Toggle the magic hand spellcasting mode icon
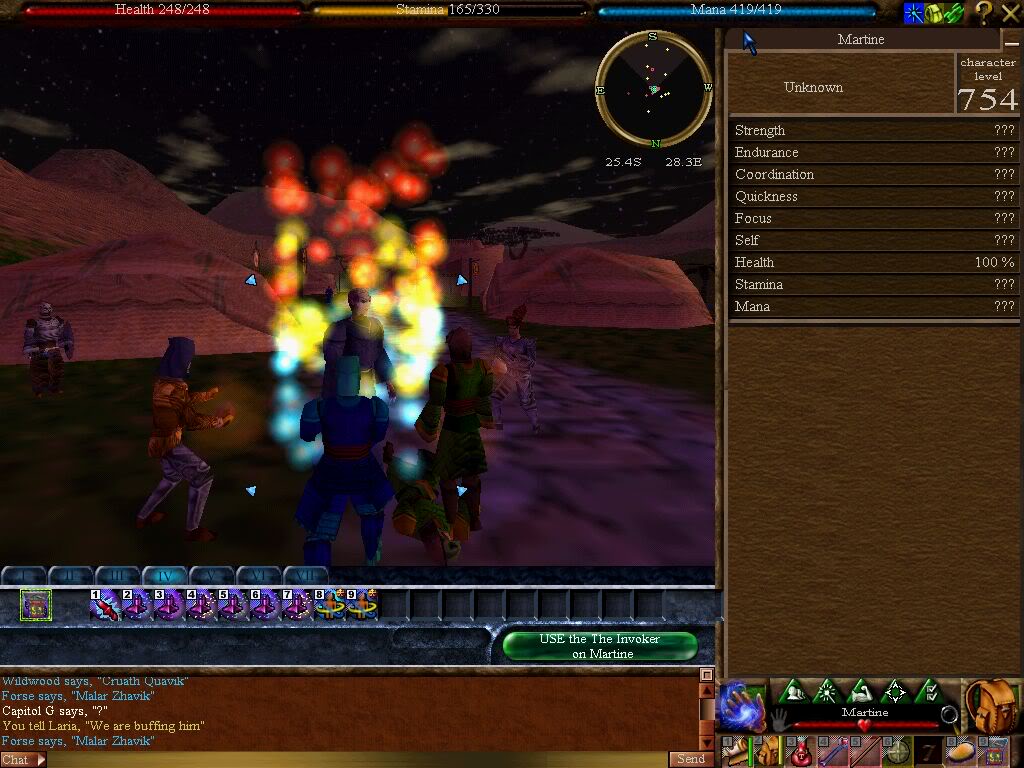 coord(742,704)
